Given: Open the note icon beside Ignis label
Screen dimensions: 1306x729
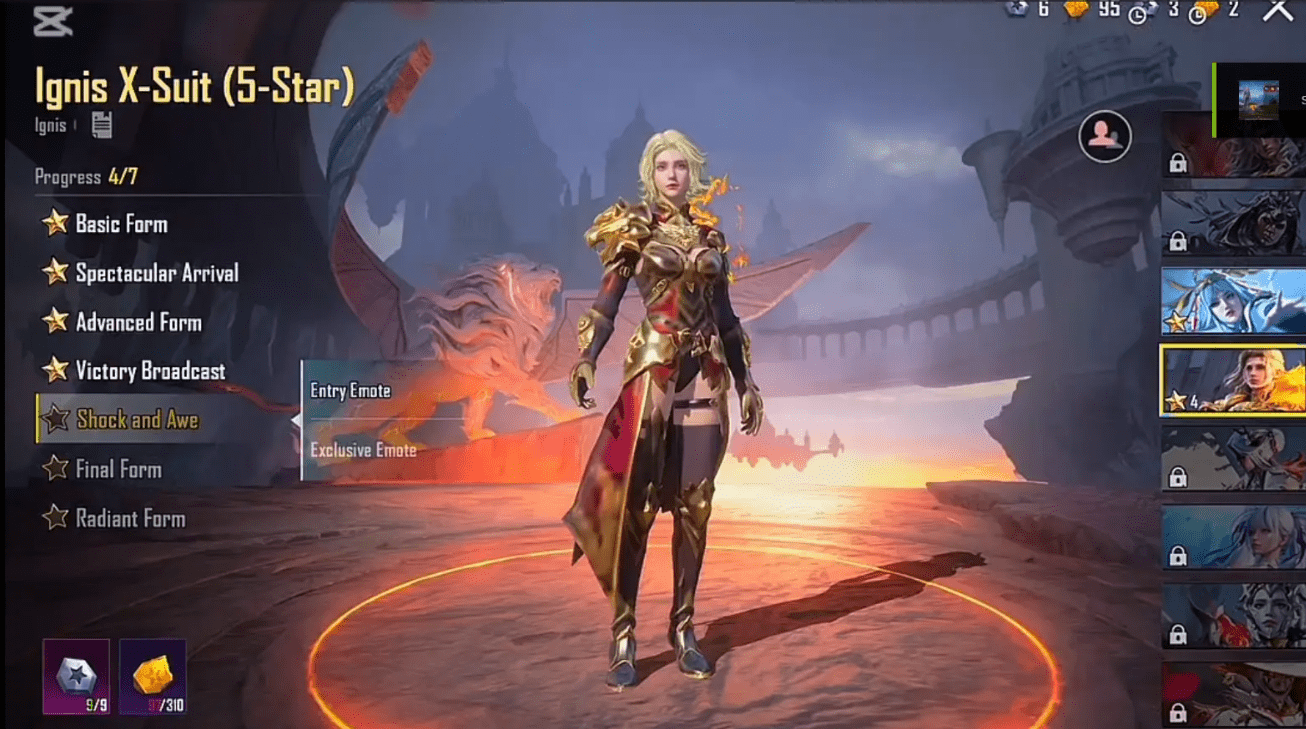Looking at the screenshot, I should point(103,124).
